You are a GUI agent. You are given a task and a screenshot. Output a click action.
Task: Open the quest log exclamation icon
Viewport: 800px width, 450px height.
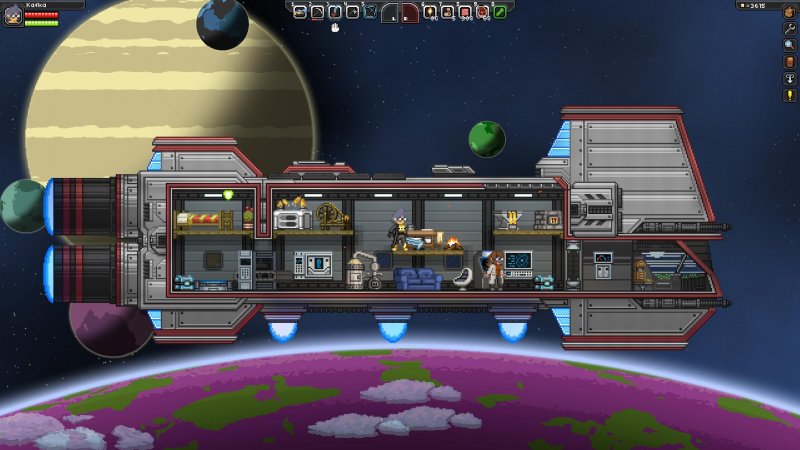(x=789, y=94)
